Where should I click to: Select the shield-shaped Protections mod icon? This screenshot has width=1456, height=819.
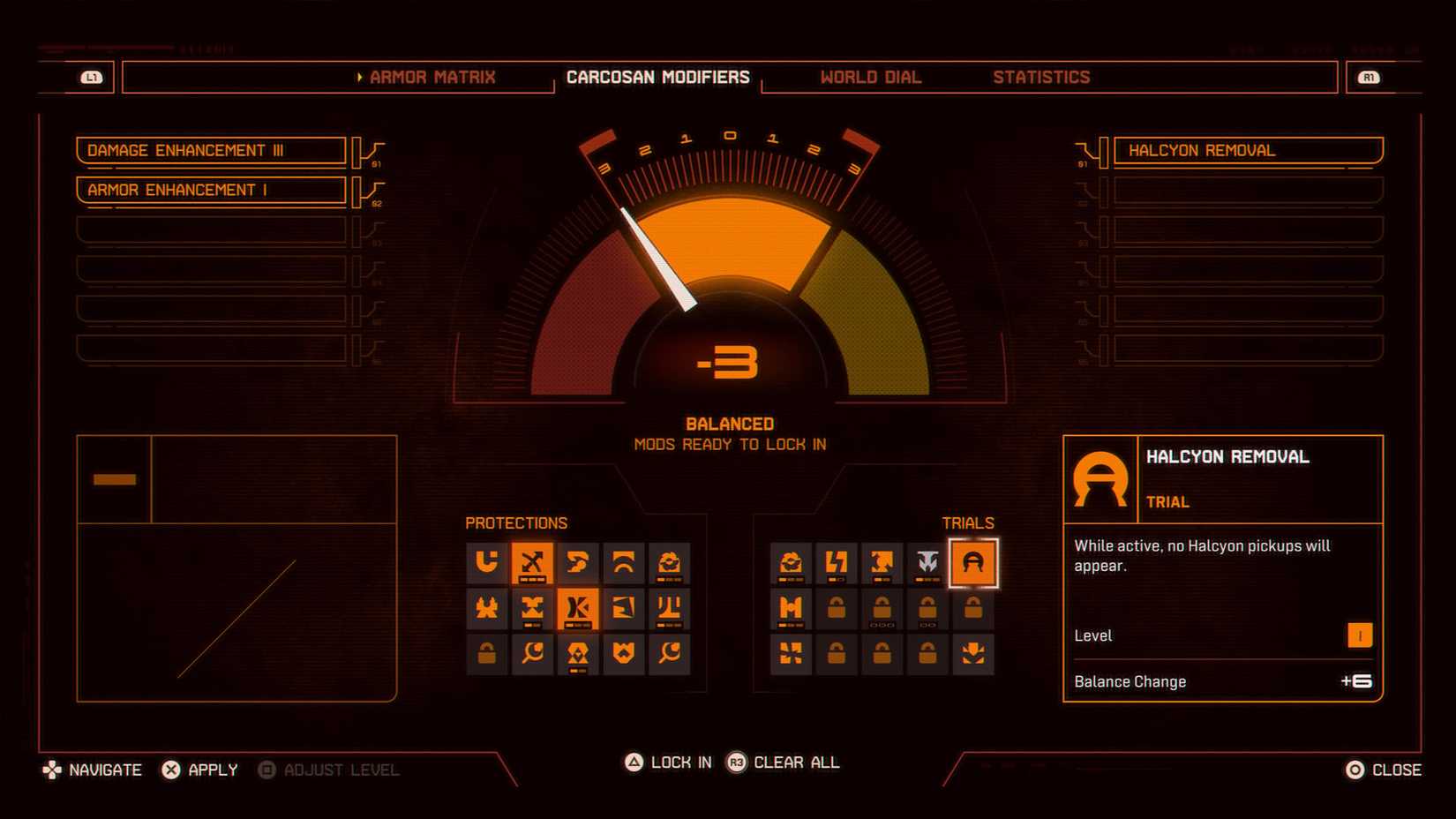(x=625, y=655)
